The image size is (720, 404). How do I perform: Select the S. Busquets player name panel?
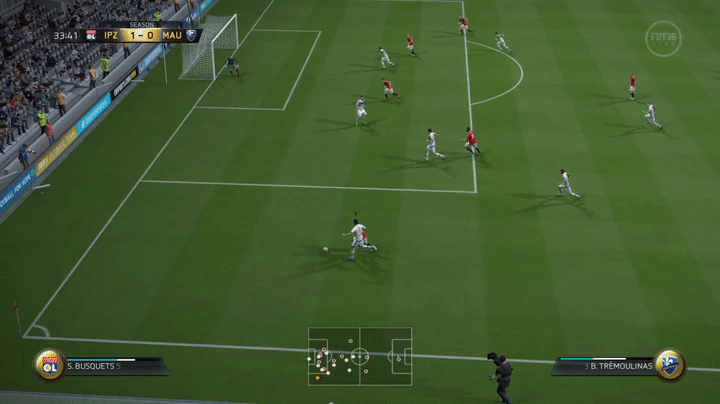[112, 366]
